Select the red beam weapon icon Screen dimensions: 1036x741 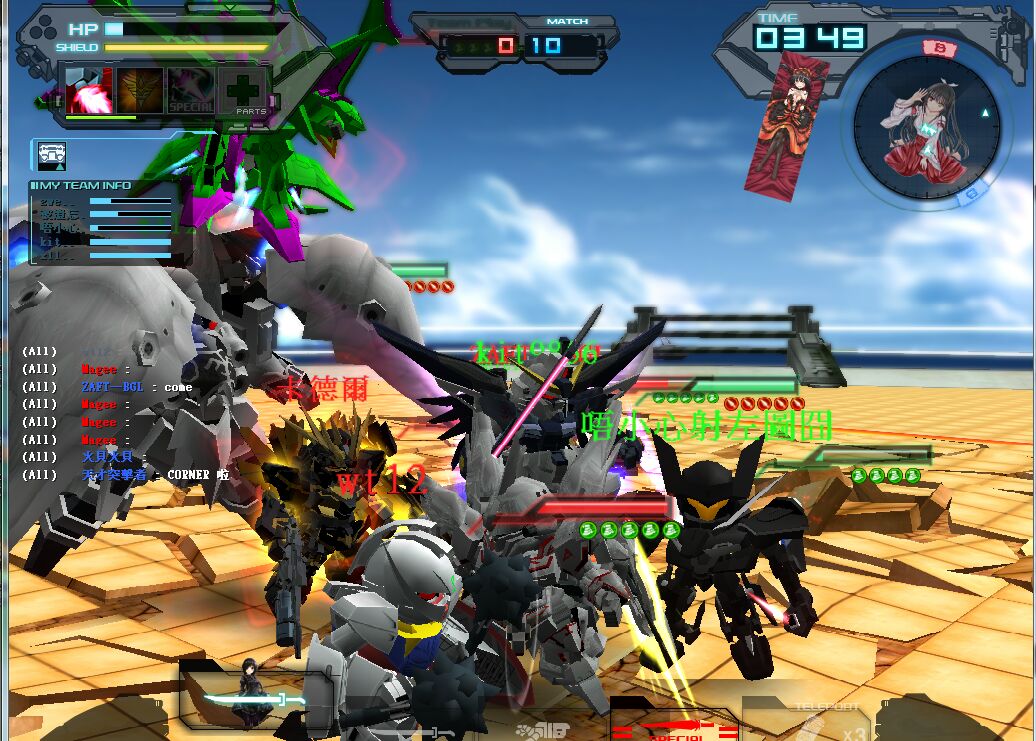(90, 91)
